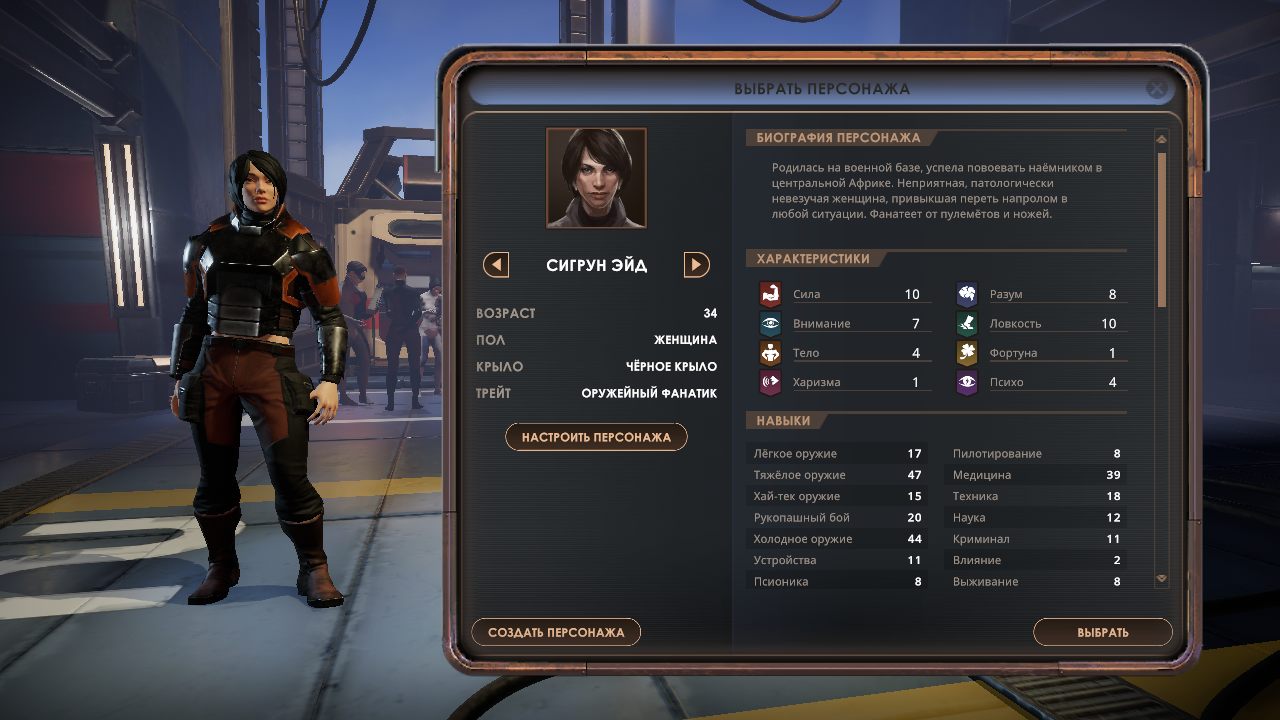Expand the biography panel downward arrow

click(x=1162, y=578)
